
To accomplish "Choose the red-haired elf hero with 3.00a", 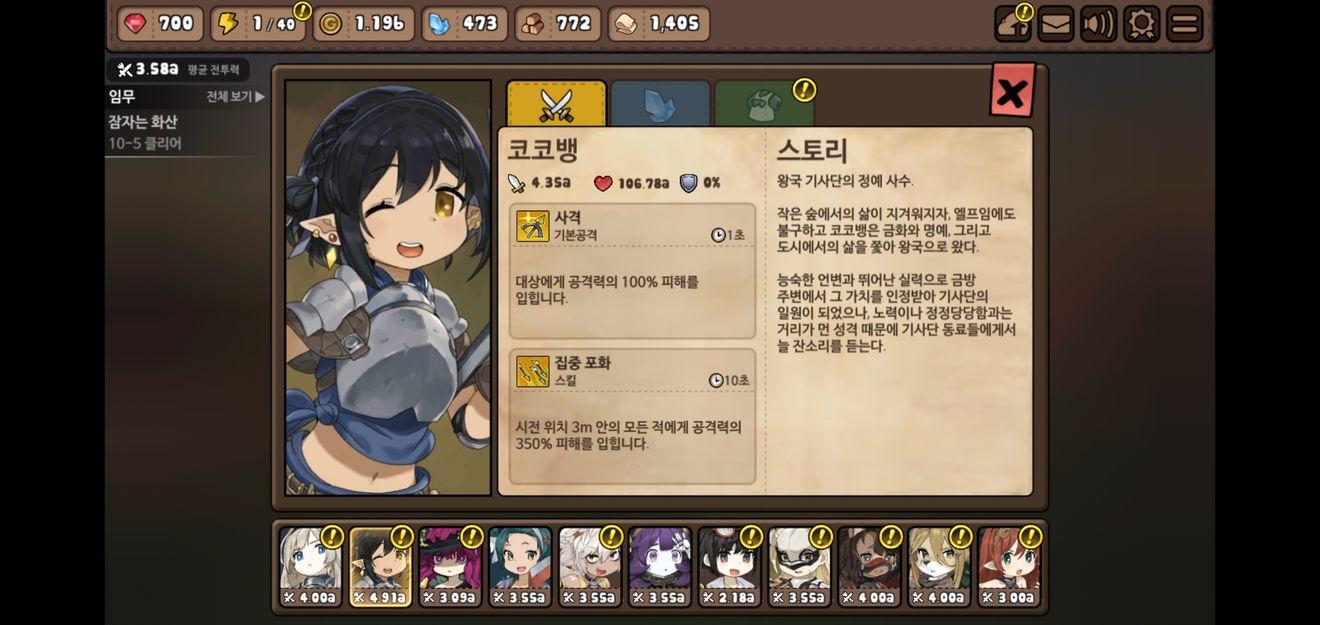I will click(1009, 566).
